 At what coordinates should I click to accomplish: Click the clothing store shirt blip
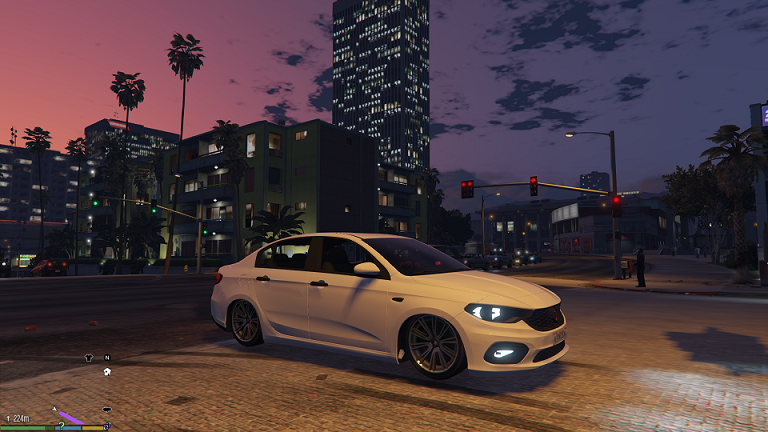tap(89, 357)
